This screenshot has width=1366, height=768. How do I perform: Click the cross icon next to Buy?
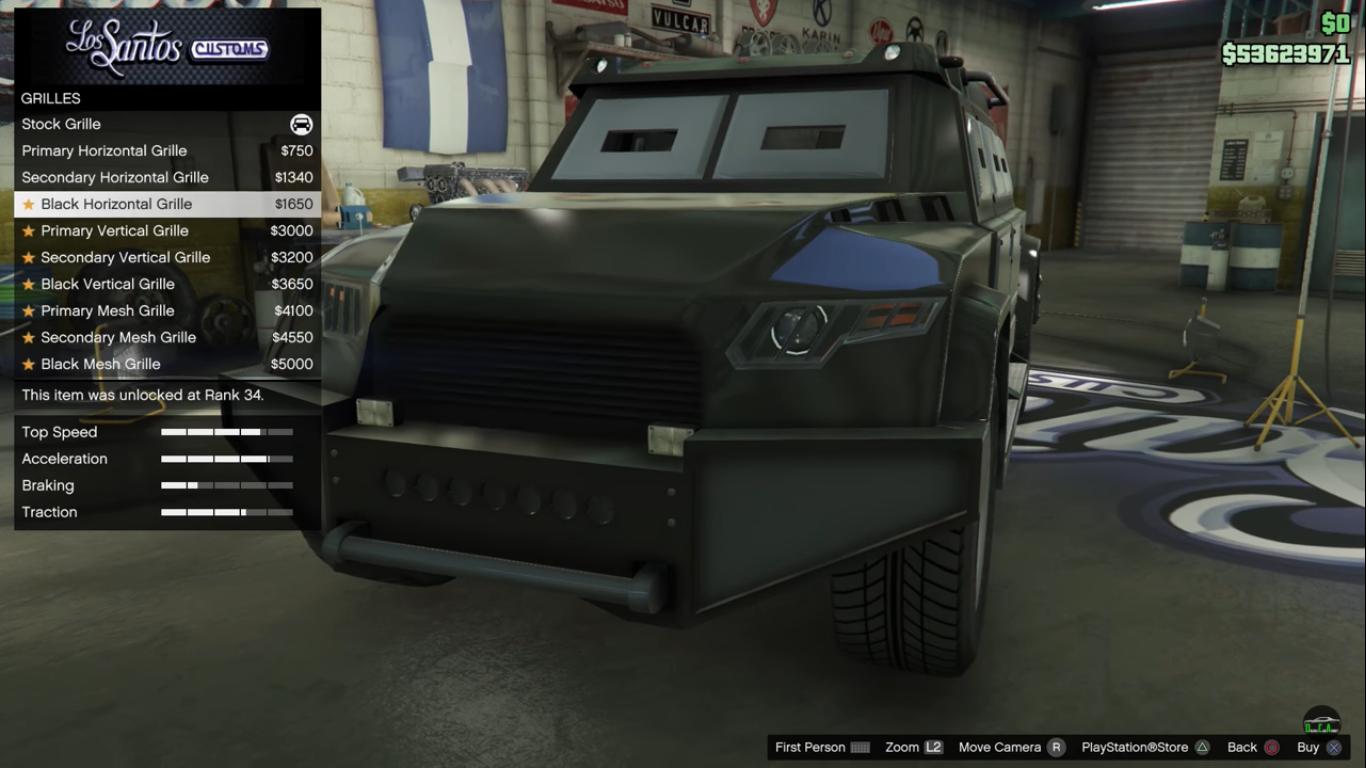pyautogui.click(x=1332, y=747)
